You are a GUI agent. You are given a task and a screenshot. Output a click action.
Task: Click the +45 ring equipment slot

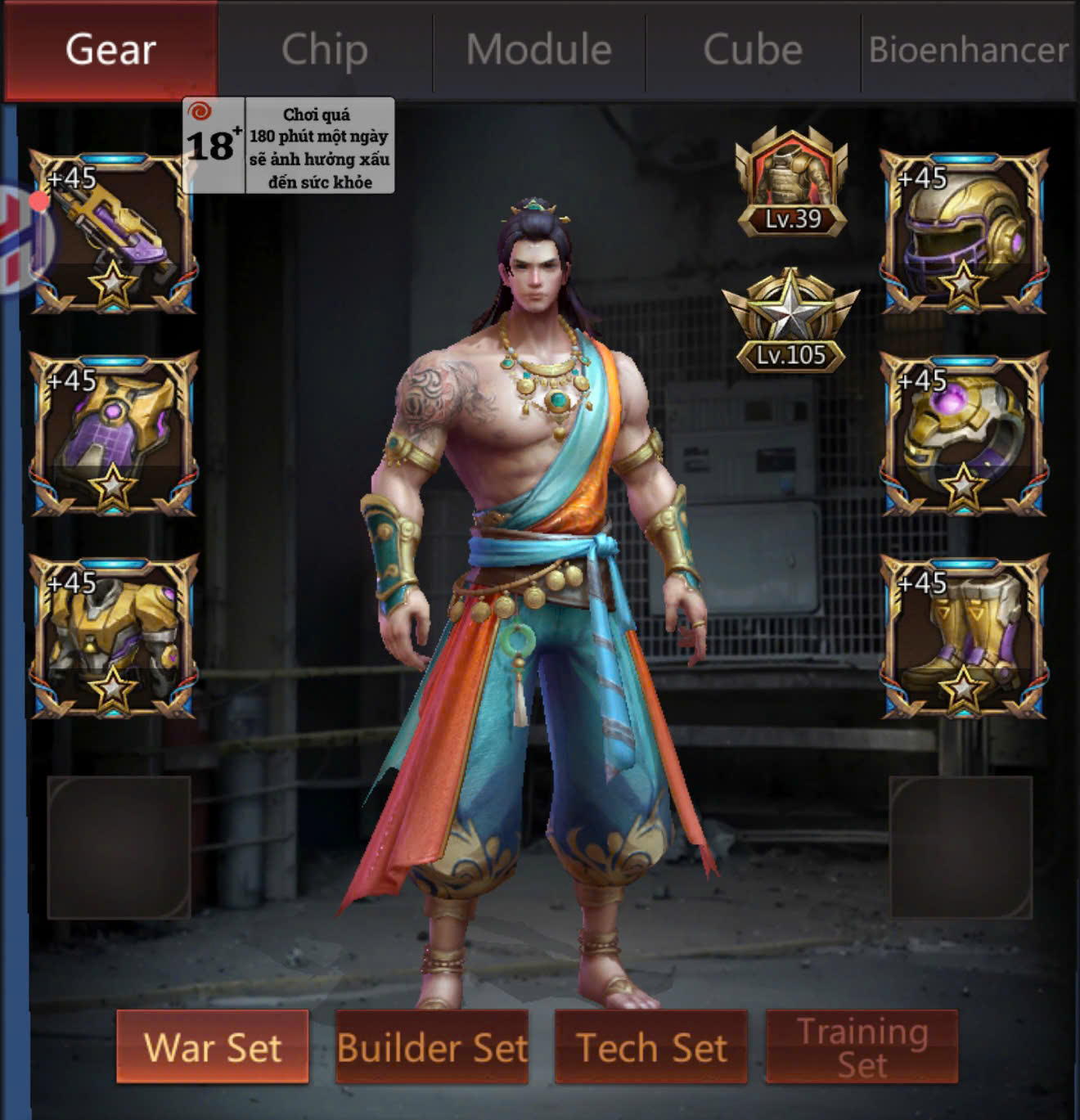point(964,434)
